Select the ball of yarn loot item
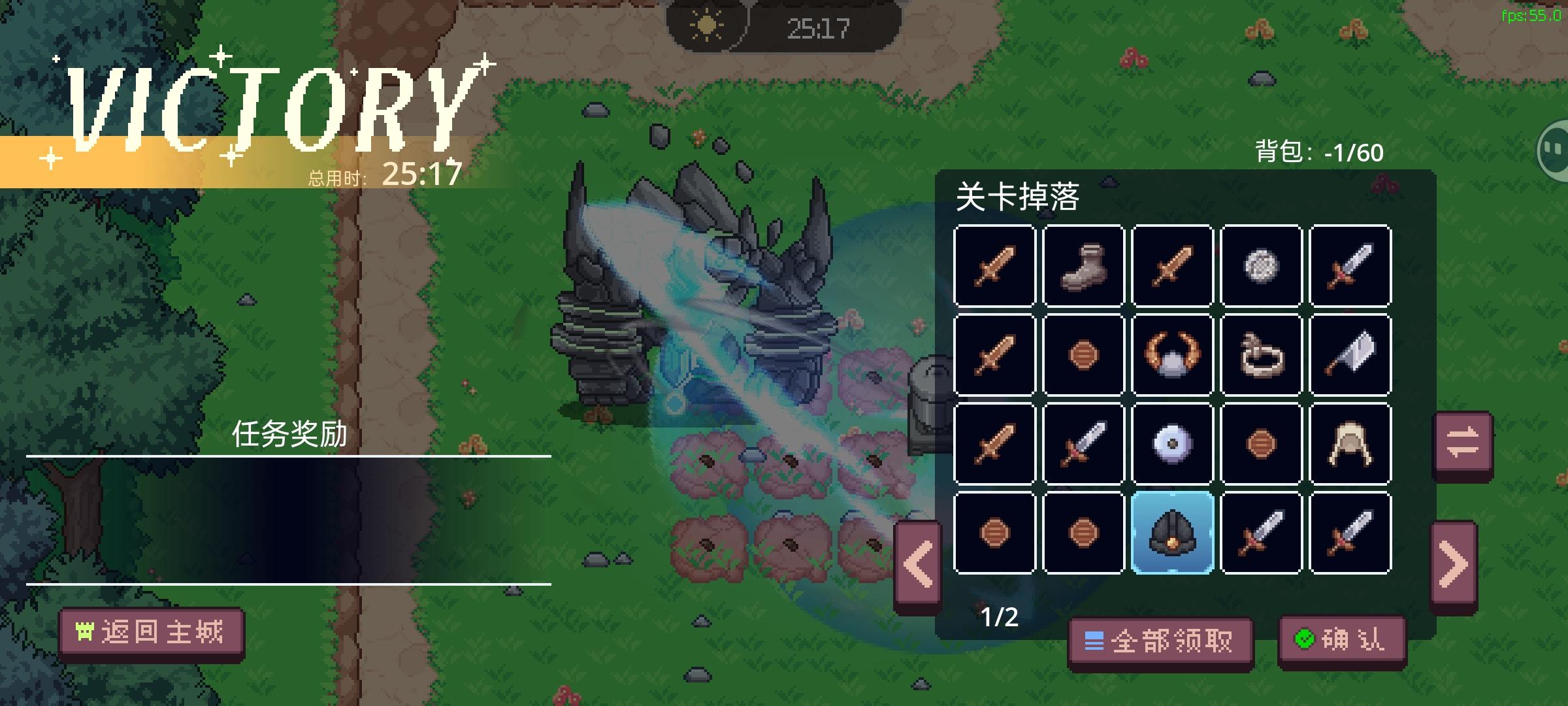 click(1260, 267)
